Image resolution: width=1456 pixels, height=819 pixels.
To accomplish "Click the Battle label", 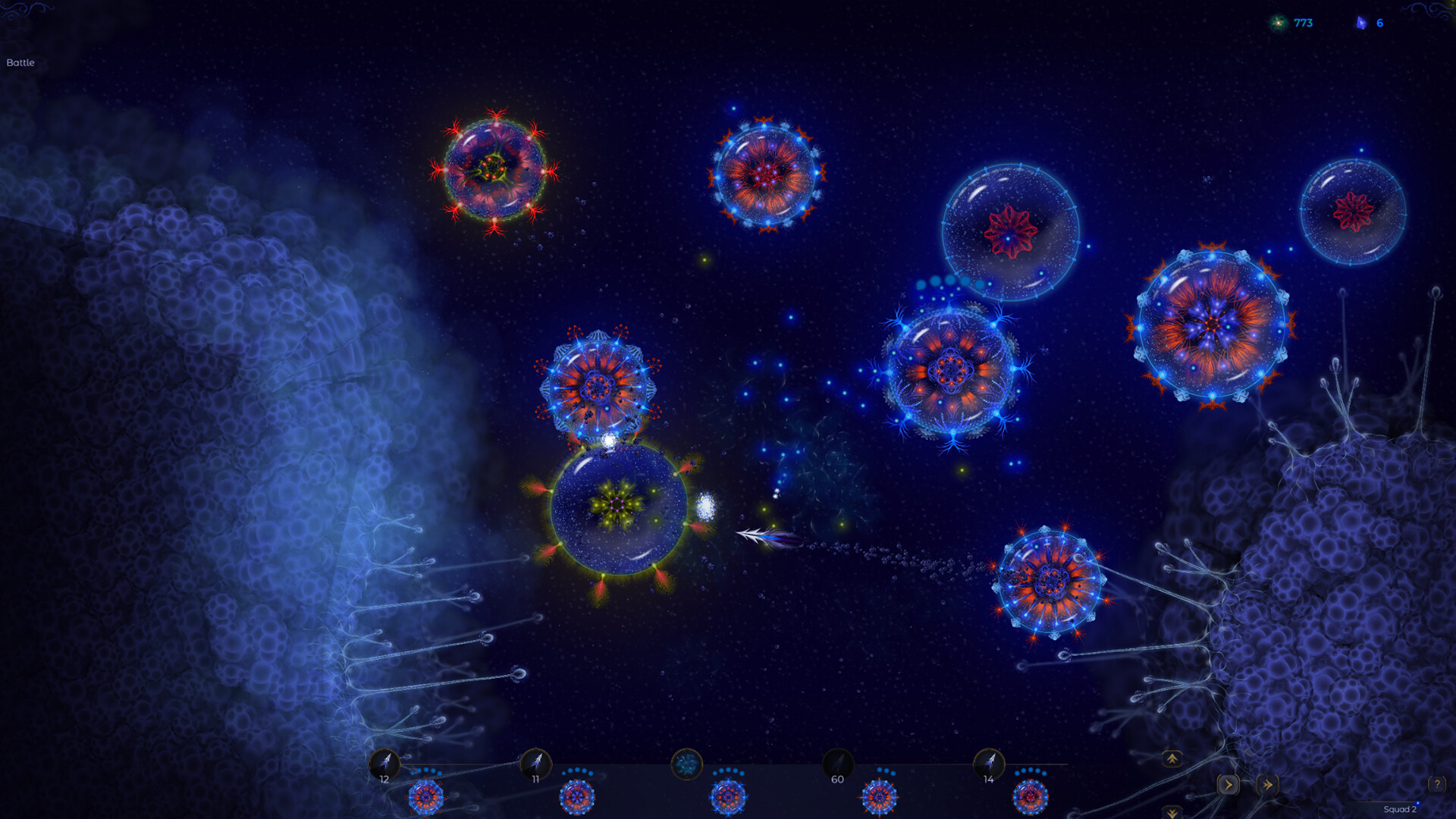I will [21, 63].
